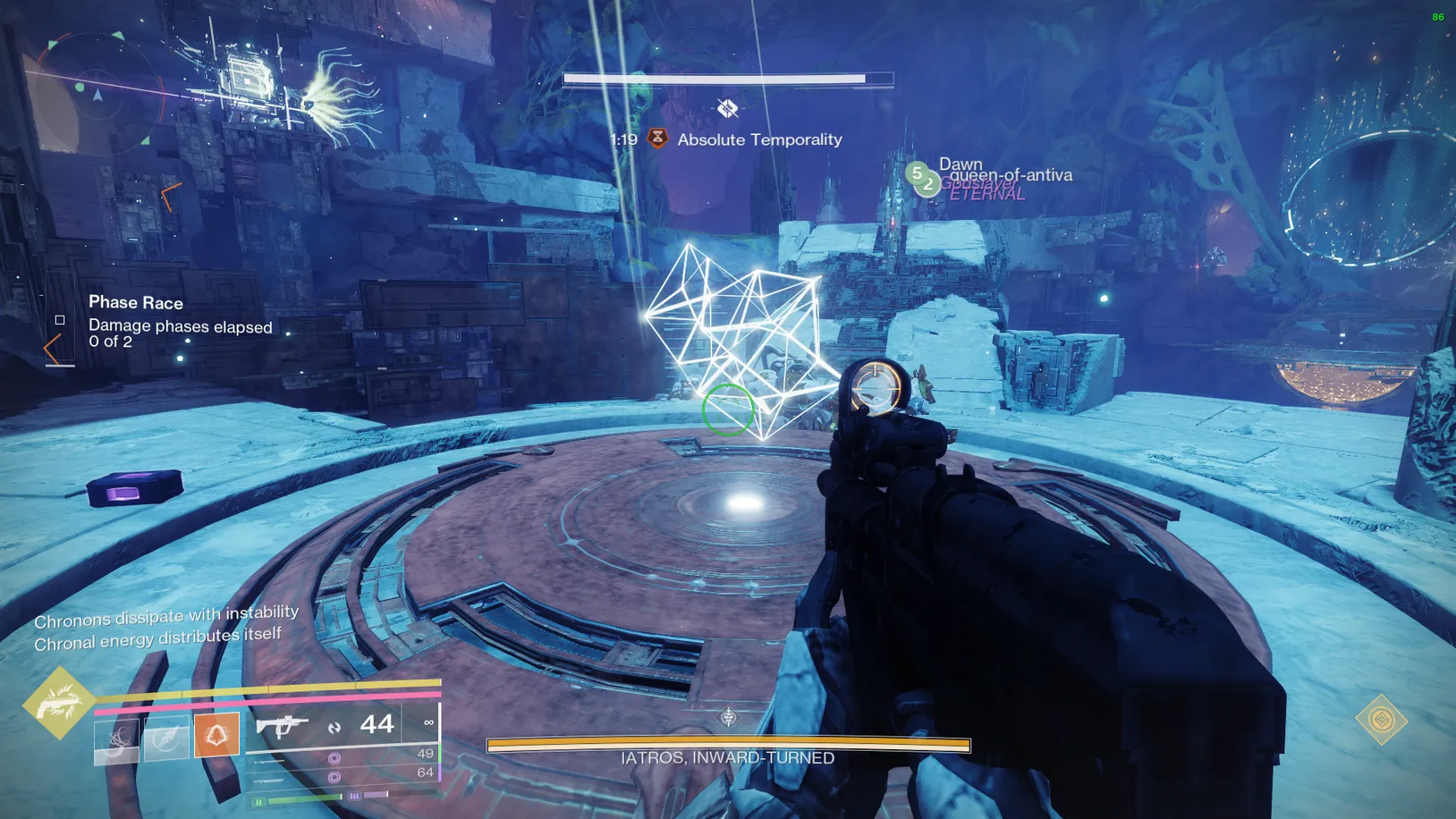
Task: Click the circular radar in the corner
Action: [97, 94]
